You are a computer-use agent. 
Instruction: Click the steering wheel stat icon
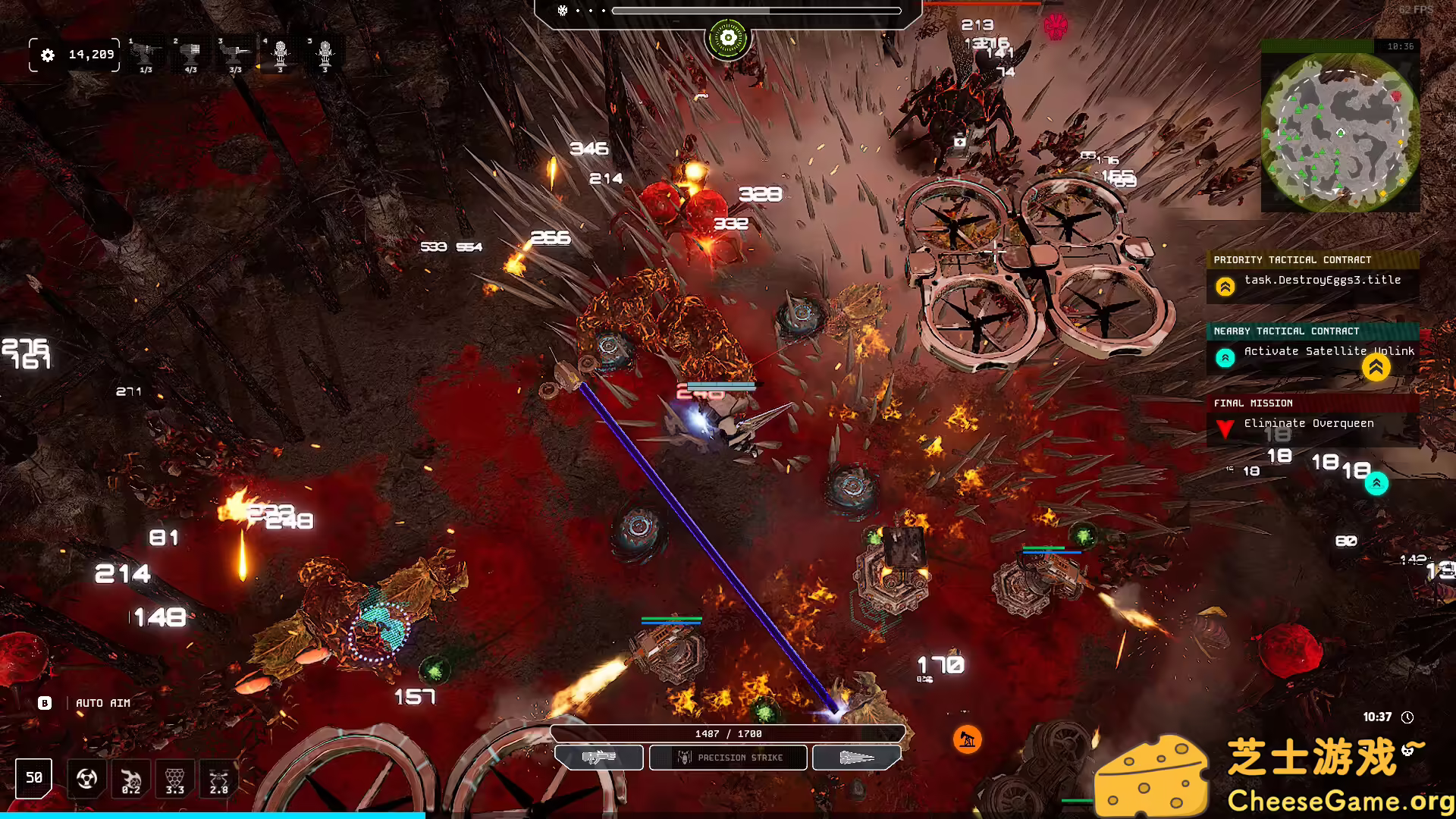pos(86,779)
